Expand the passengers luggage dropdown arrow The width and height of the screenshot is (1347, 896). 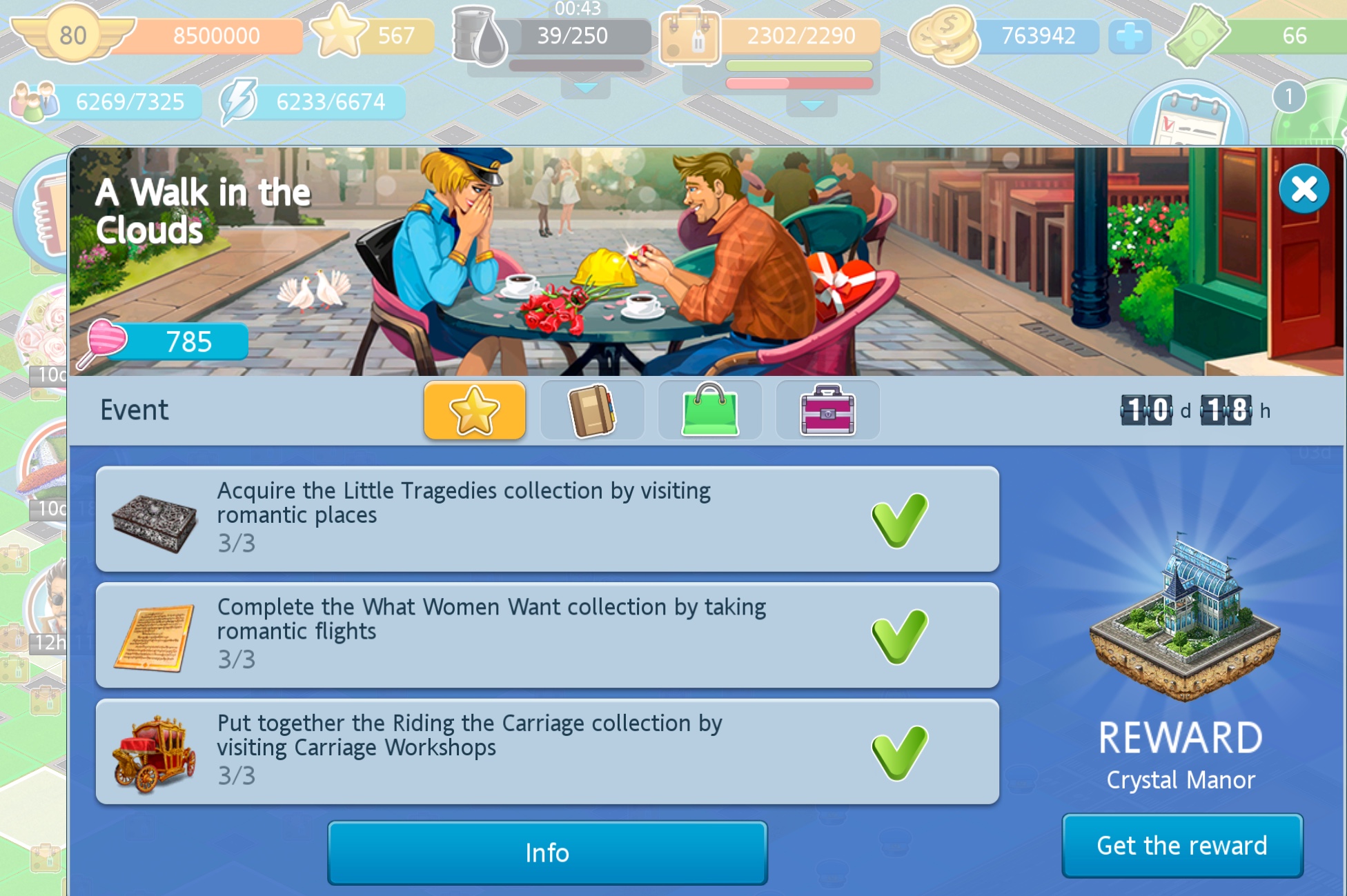click(812, 106)
